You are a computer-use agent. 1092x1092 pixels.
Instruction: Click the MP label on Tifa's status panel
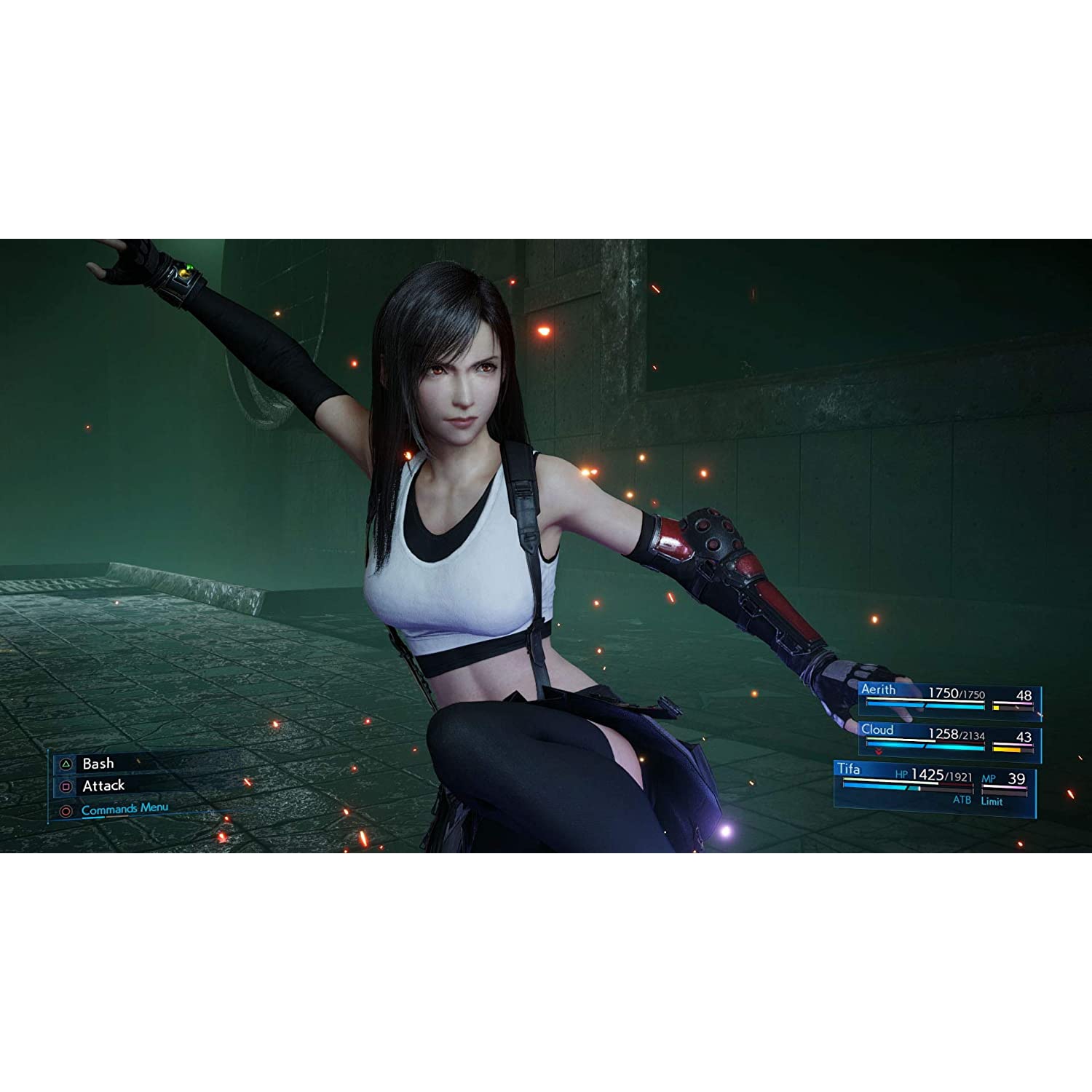coord(989,778)
